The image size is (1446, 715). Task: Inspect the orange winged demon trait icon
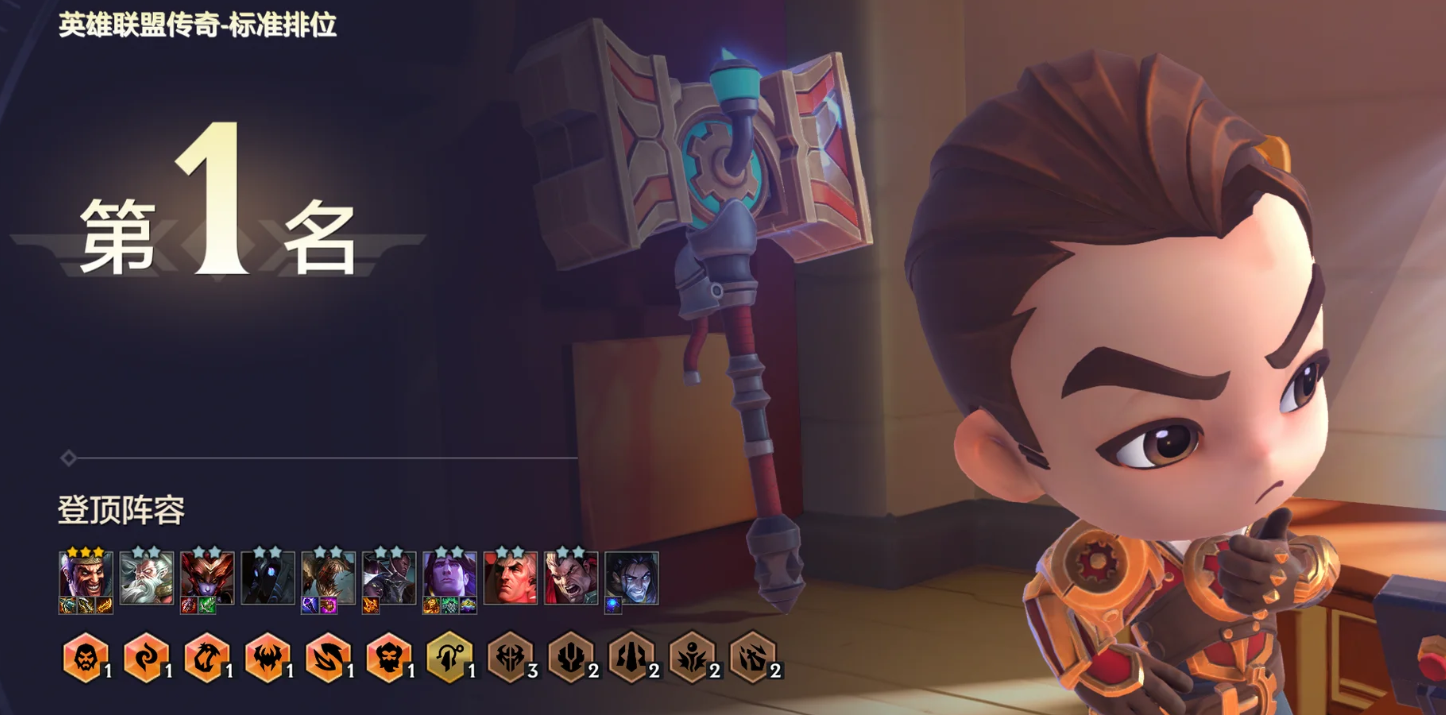[x=267, y=657]
